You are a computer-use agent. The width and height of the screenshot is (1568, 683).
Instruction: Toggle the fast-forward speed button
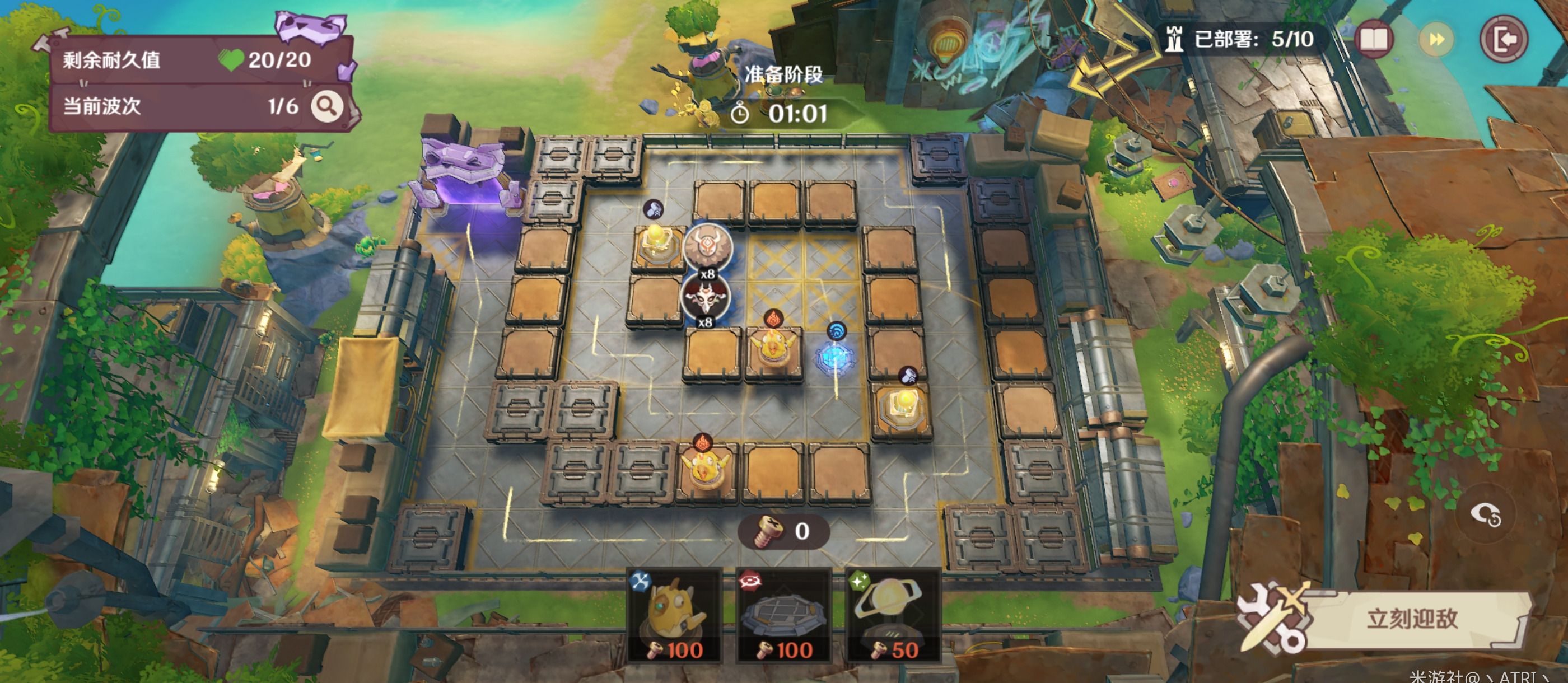[x=1436, y=40]
